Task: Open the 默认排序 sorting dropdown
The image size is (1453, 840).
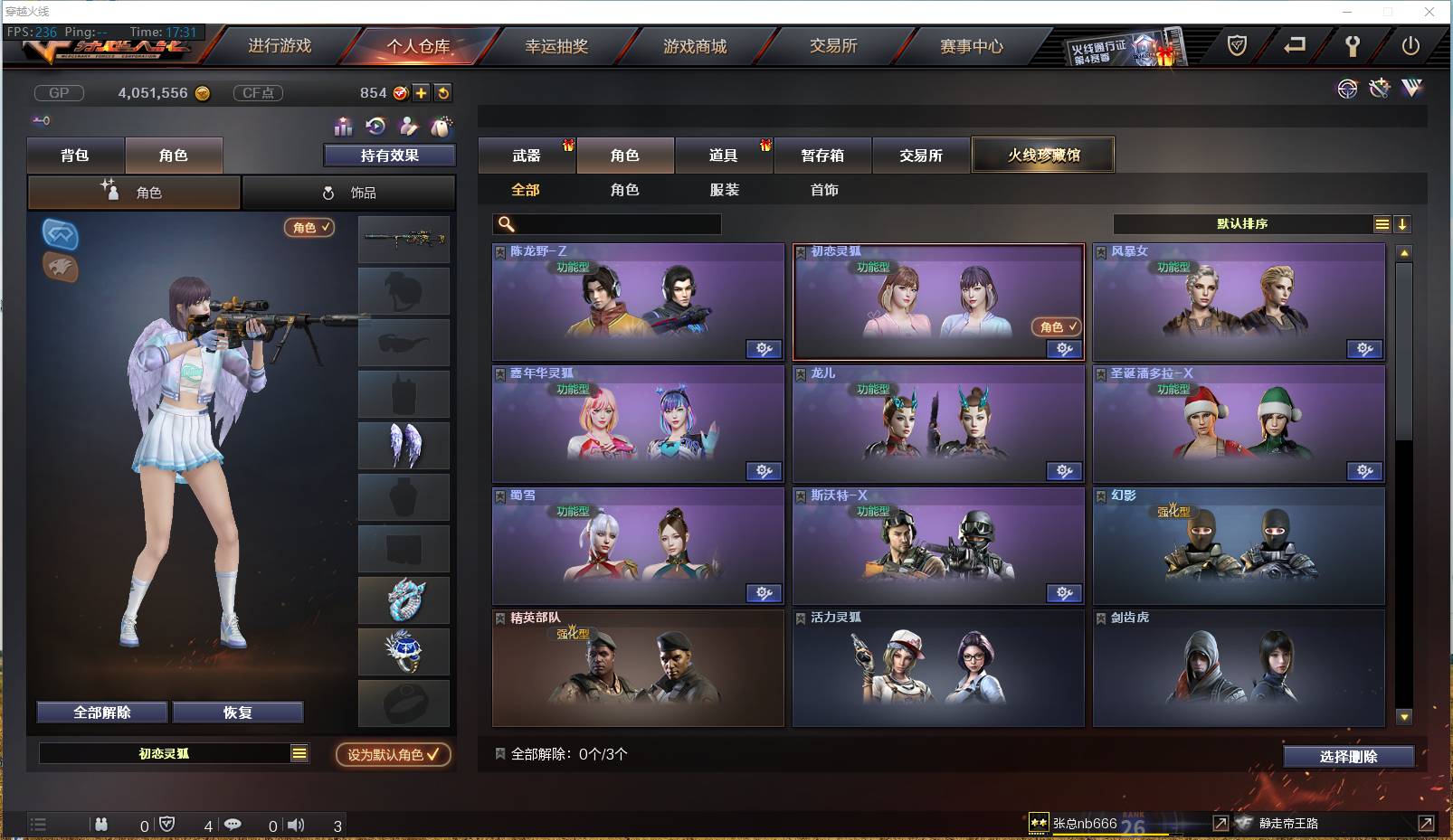Action: tap(1239, 223)
